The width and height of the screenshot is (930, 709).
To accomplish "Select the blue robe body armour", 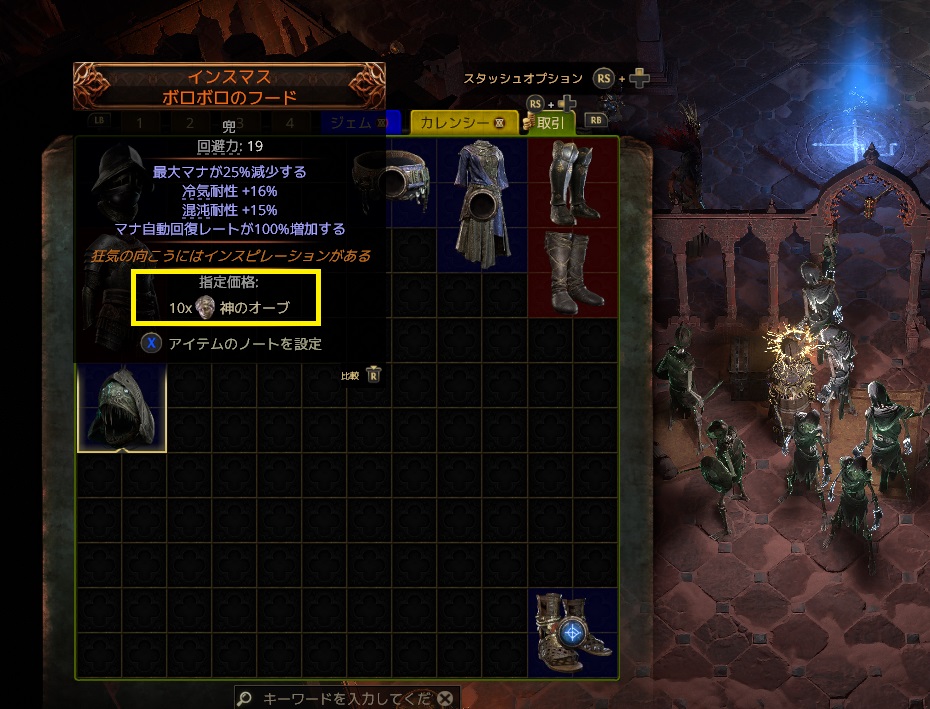I will 483,203.
